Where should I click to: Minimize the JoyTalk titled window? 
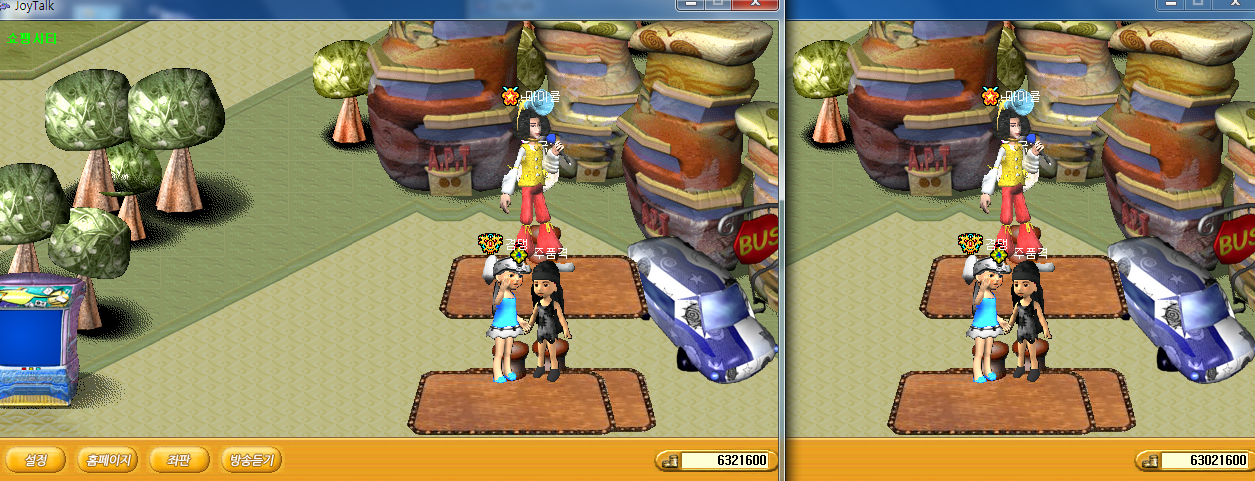(x=690, y=5)
